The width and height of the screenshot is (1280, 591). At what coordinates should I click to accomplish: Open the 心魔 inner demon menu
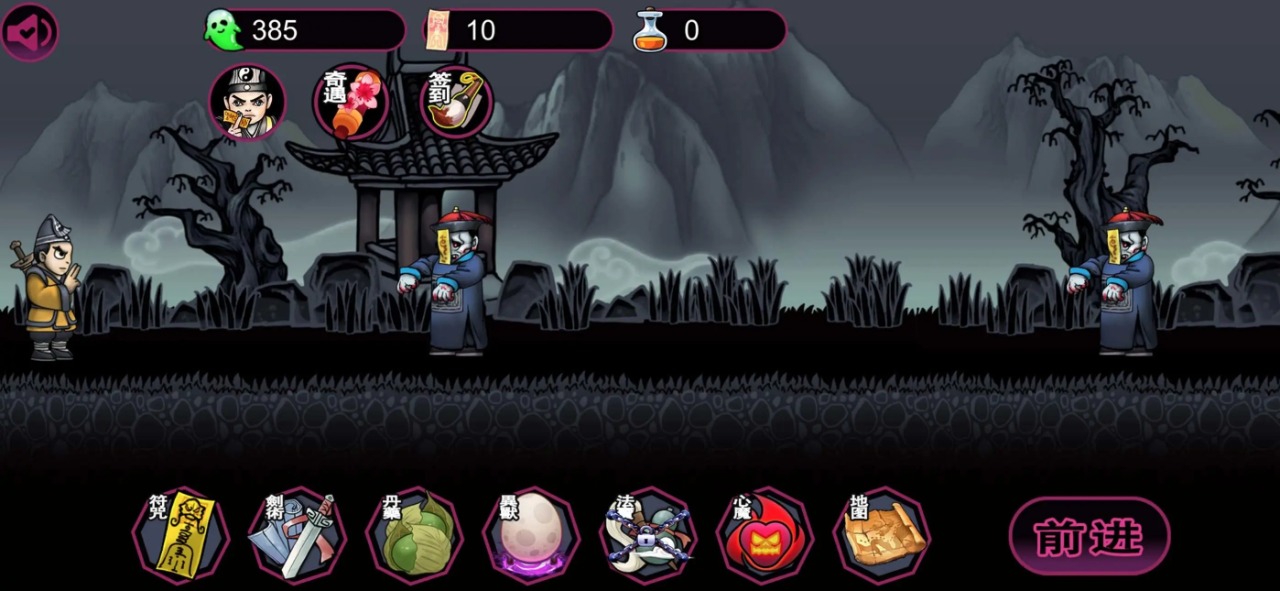point(765,536)
